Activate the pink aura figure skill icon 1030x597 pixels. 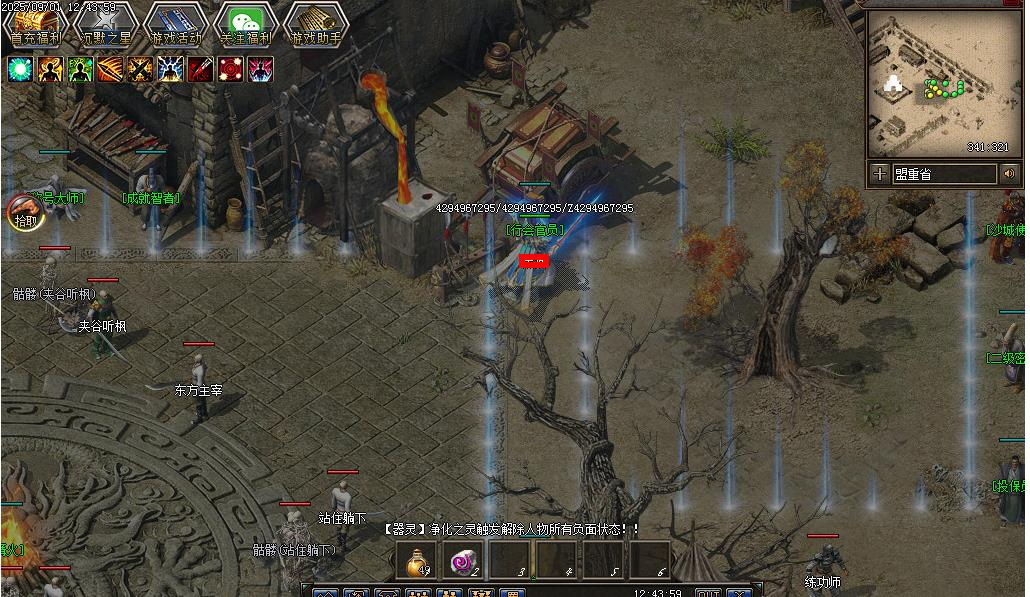(260, 69)
